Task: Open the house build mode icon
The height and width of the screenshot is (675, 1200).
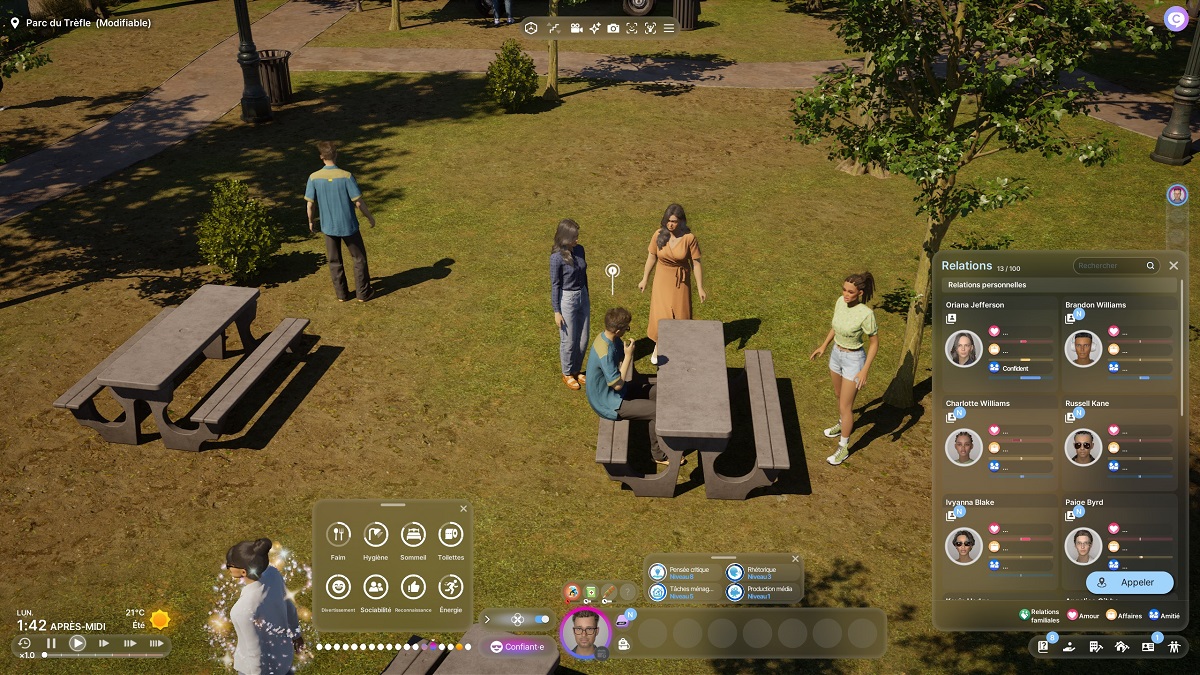Action: [x=1121, y=647]
